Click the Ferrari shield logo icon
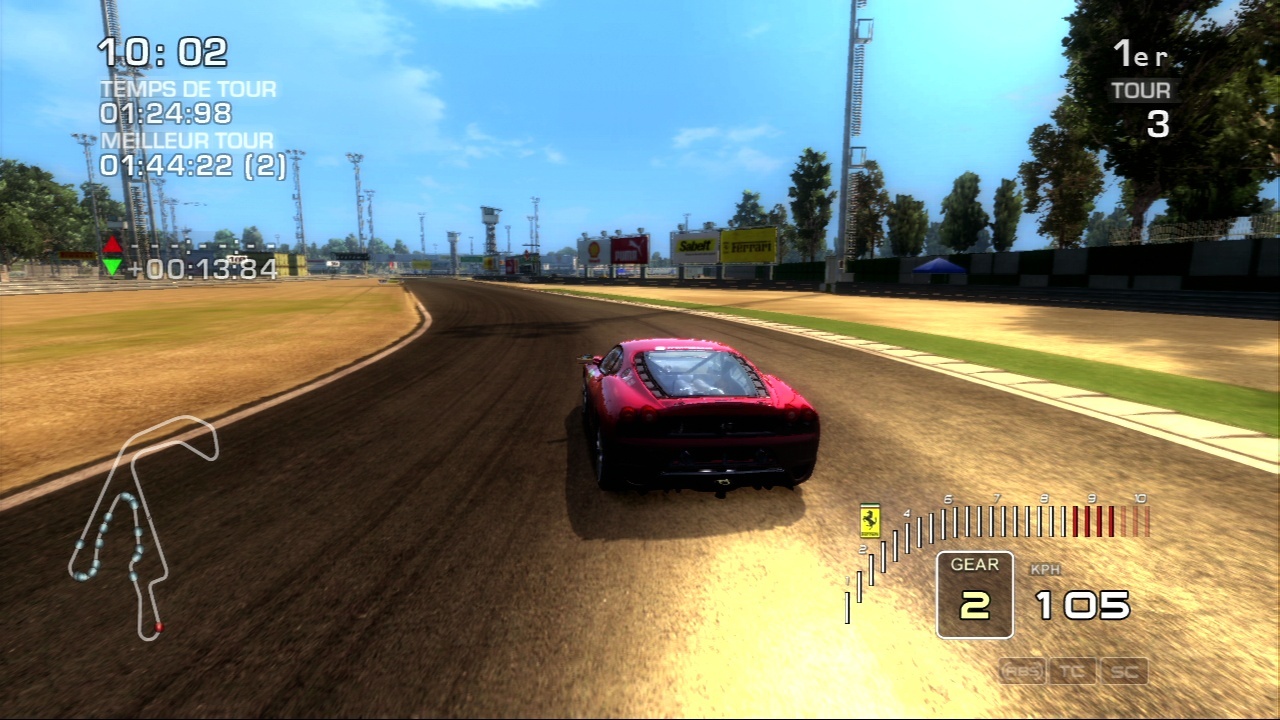This screenshot has width=1280, height=720. click(x=870, y=520)
